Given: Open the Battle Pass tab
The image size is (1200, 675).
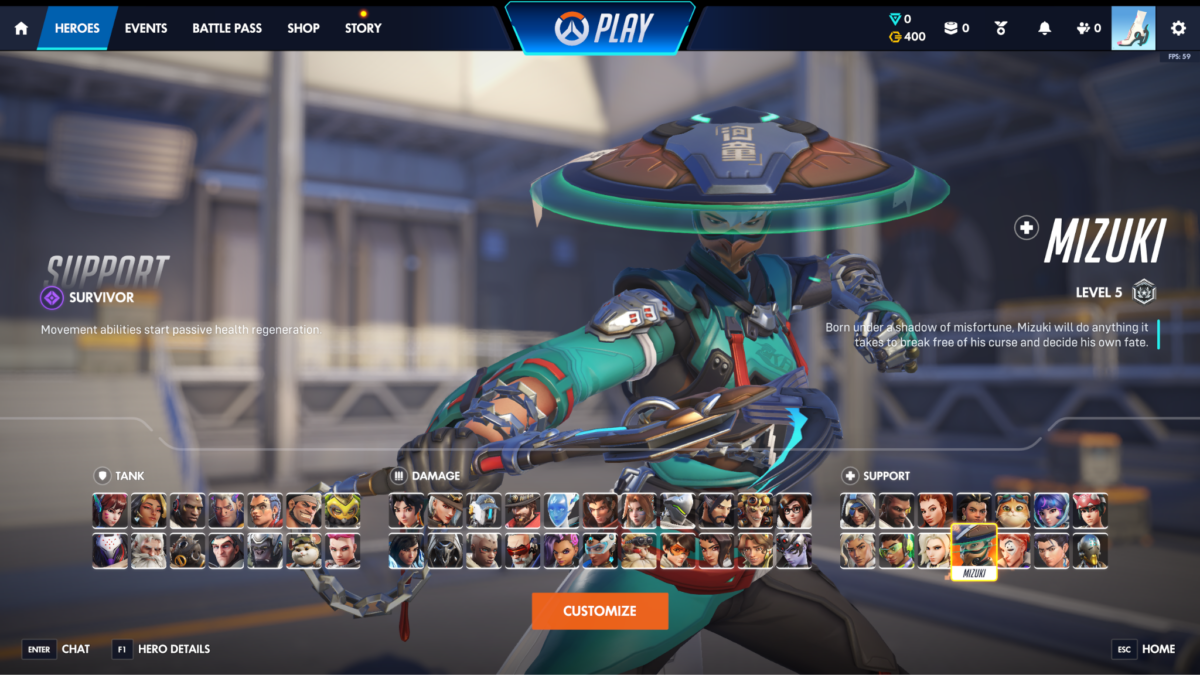Looking at the screenshot, I should click(x=227, y=28).
